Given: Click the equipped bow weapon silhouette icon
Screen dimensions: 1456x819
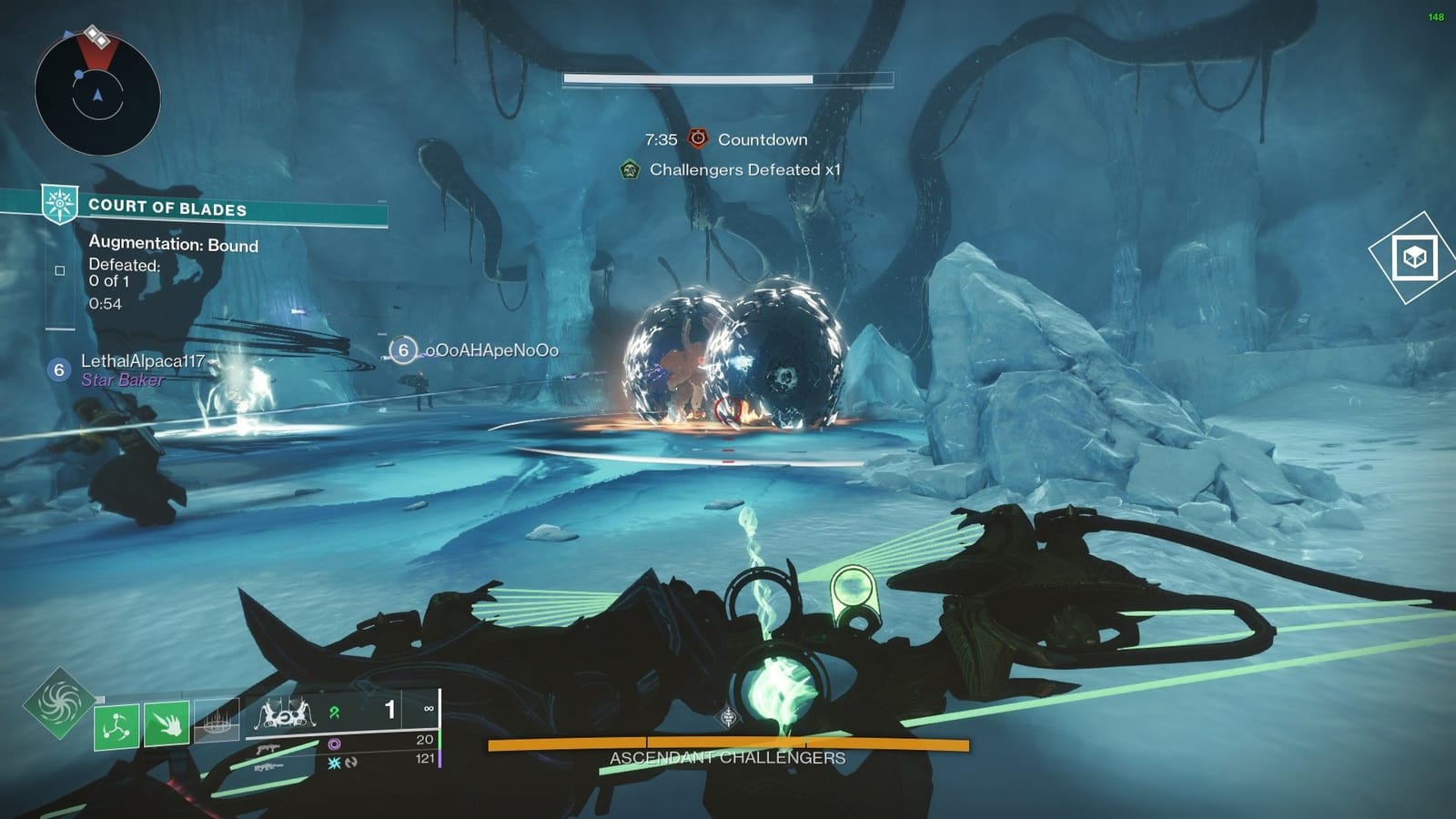Looking at the screenshot, I should click(x=285, y=714).
